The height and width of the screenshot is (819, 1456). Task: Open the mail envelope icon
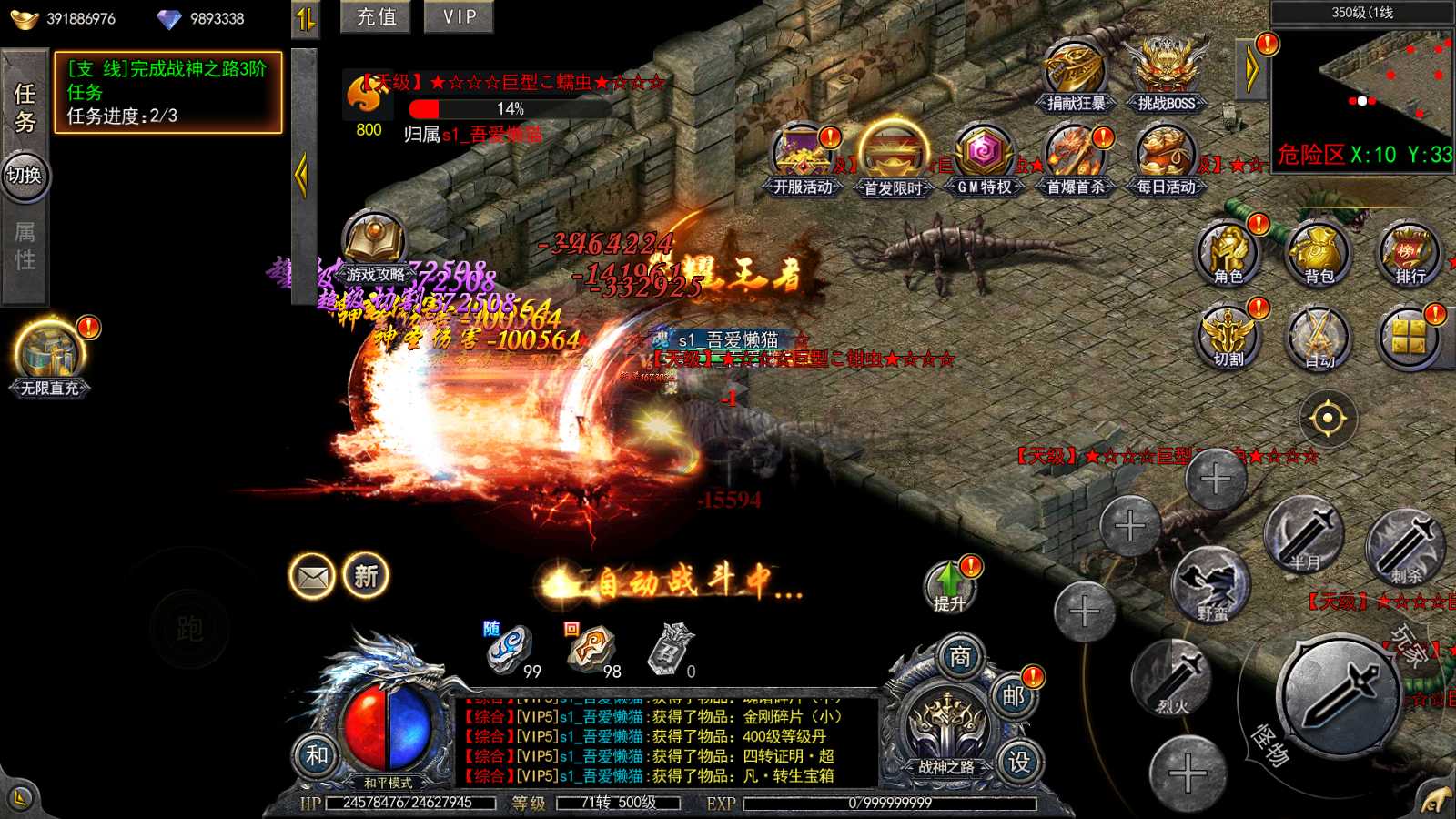(x=313, y=576)
